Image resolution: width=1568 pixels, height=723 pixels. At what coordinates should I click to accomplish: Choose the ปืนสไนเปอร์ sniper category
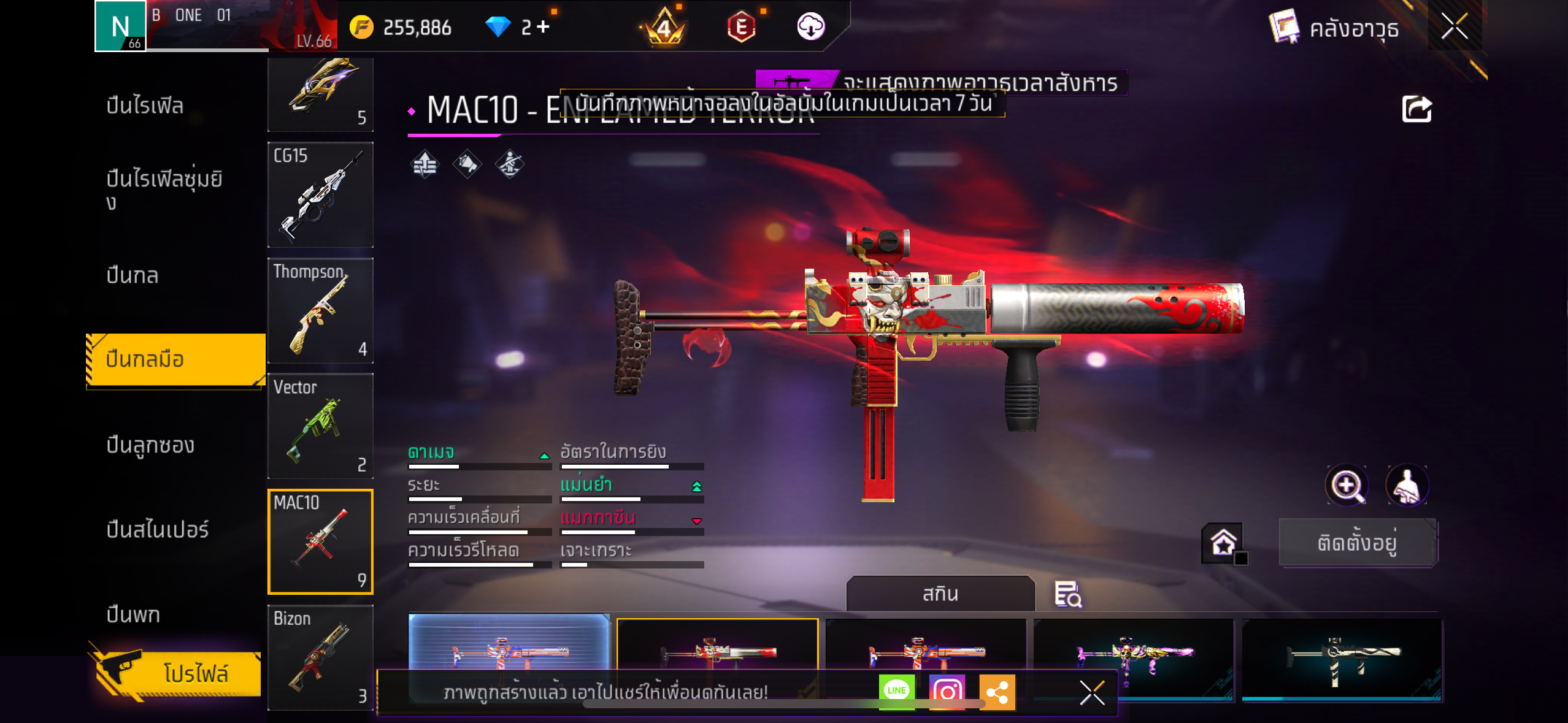tap(157, 529)
